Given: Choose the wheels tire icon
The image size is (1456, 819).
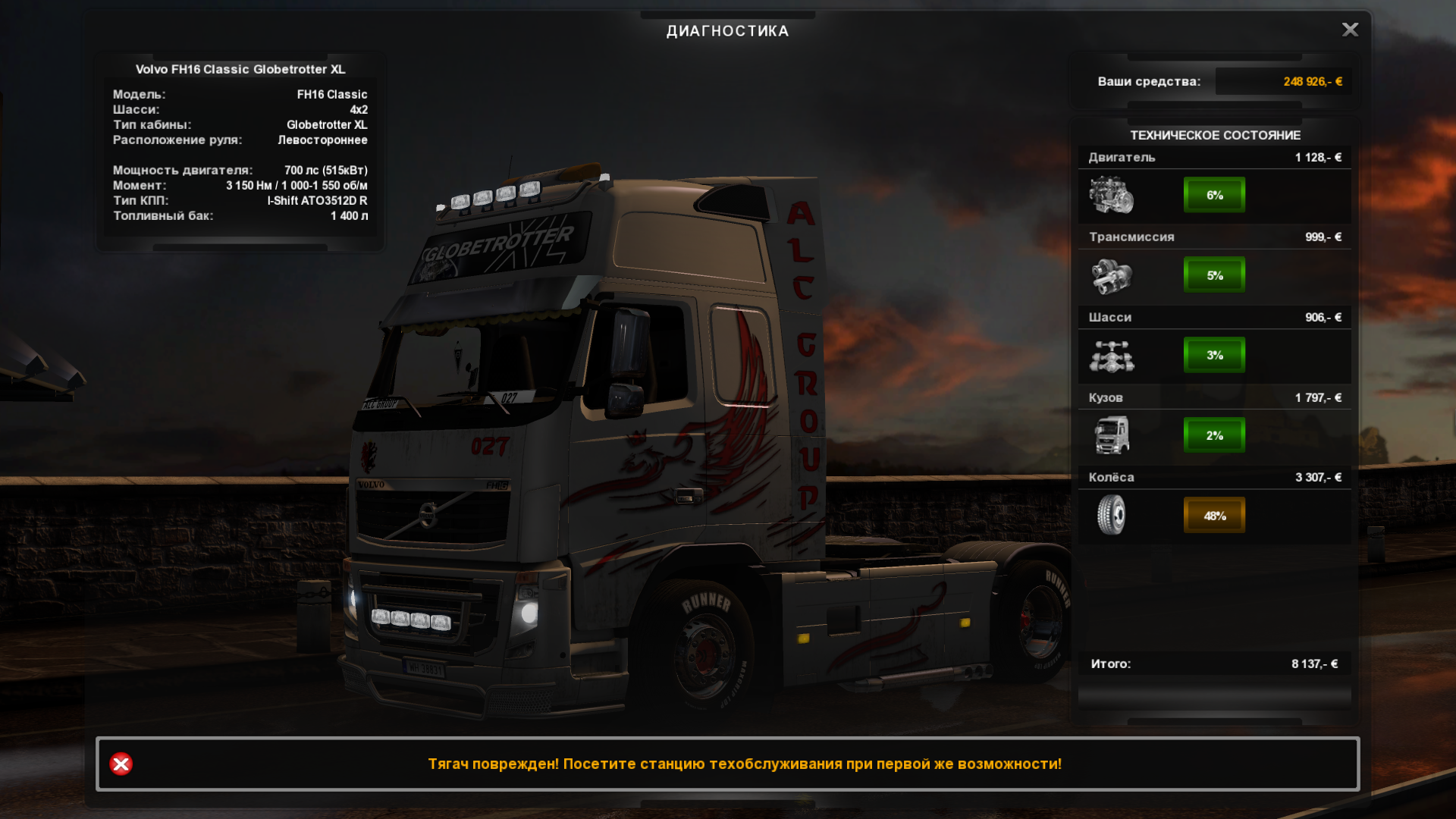Looking at the screenshot, I should coord(1111,516).
